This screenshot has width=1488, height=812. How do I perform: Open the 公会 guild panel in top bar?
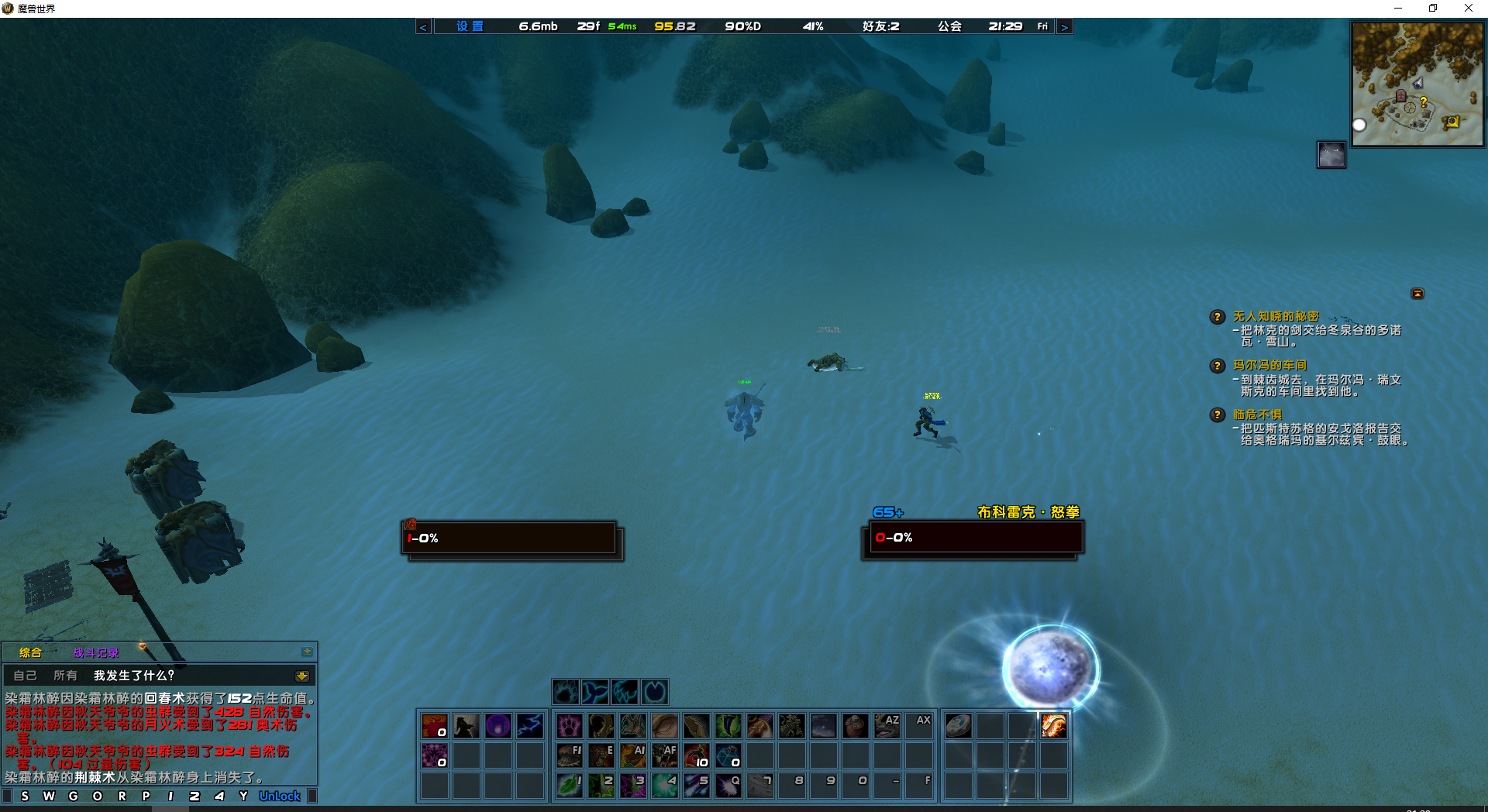(949, 26)
